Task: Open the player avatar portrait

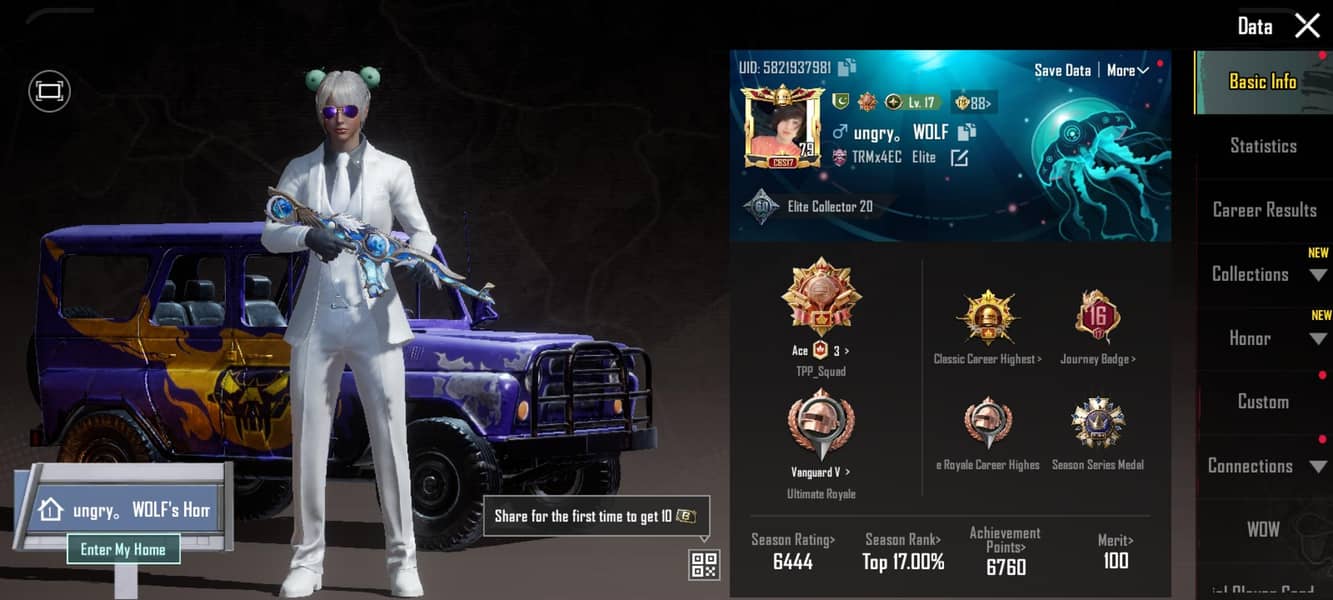Action: [781, 127]
